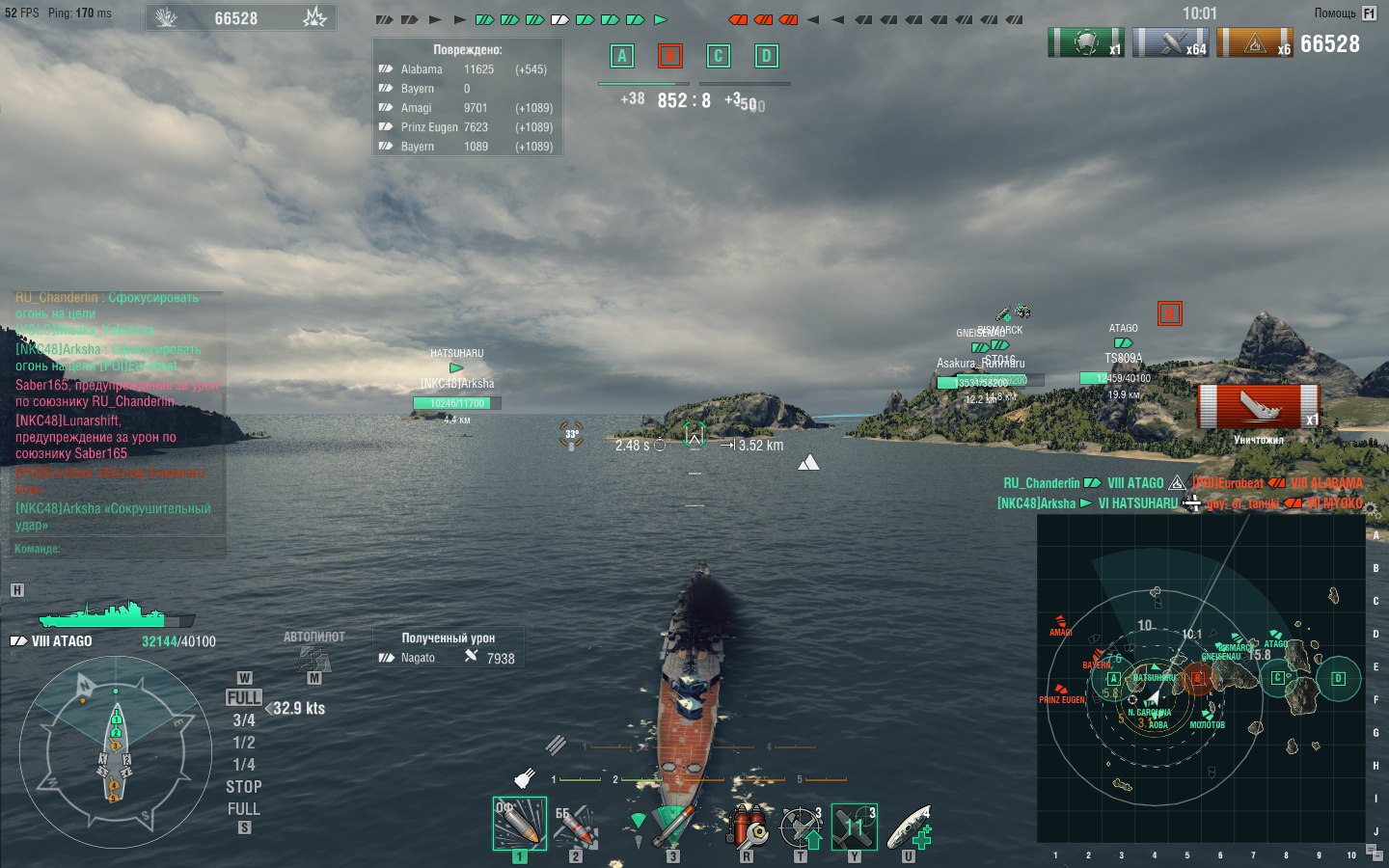
Task: Select capture point B marker at top
Action: [669, 56]
